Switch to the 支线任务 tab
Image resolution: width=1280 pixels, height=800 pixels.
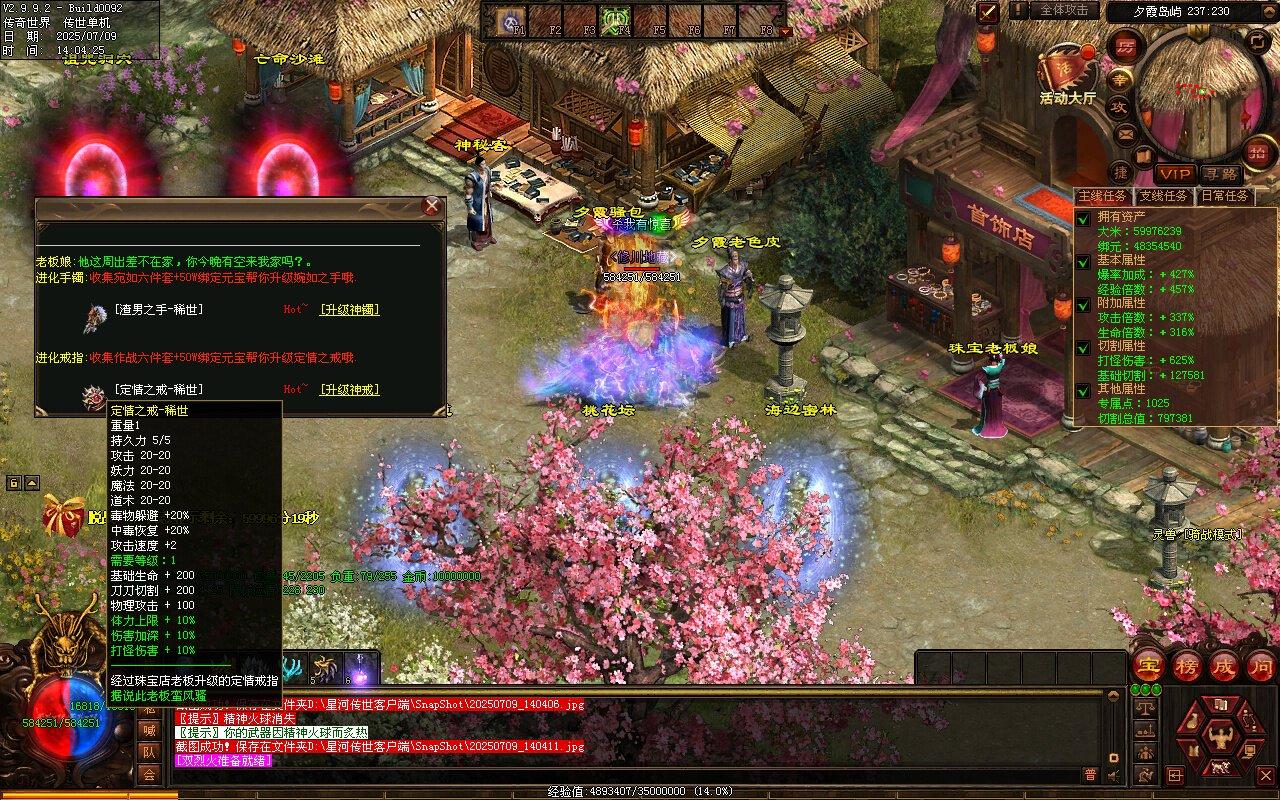(x=1164, y=196)
